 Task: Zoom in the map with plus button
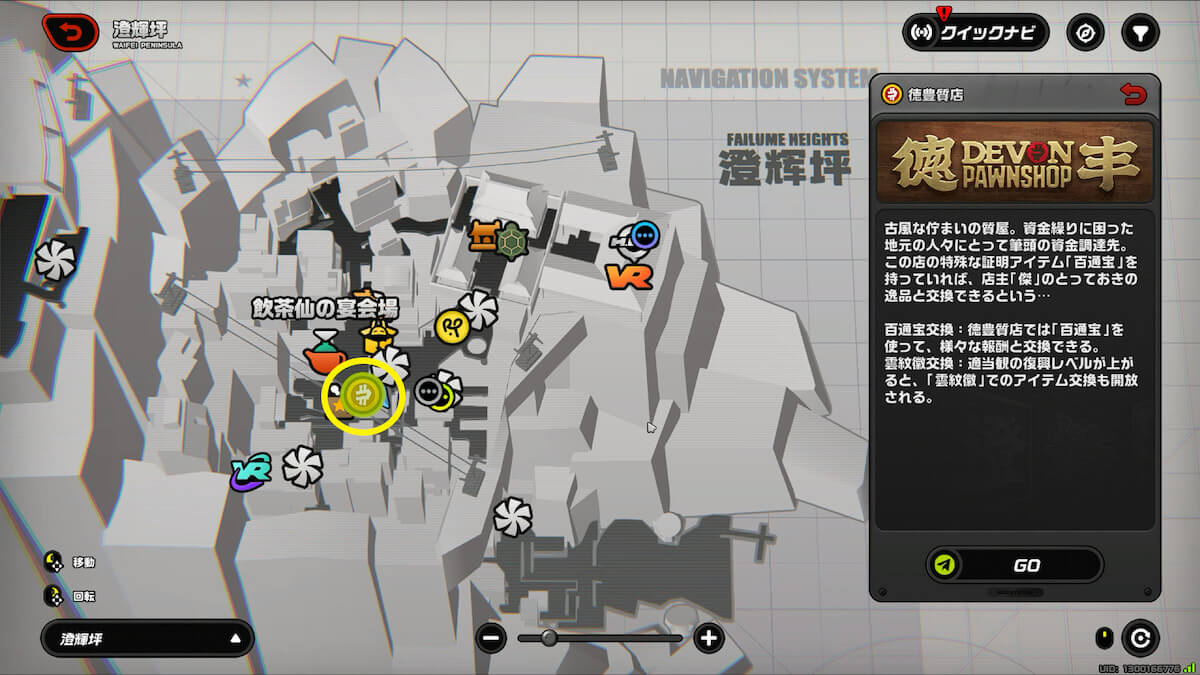[709, 638]
